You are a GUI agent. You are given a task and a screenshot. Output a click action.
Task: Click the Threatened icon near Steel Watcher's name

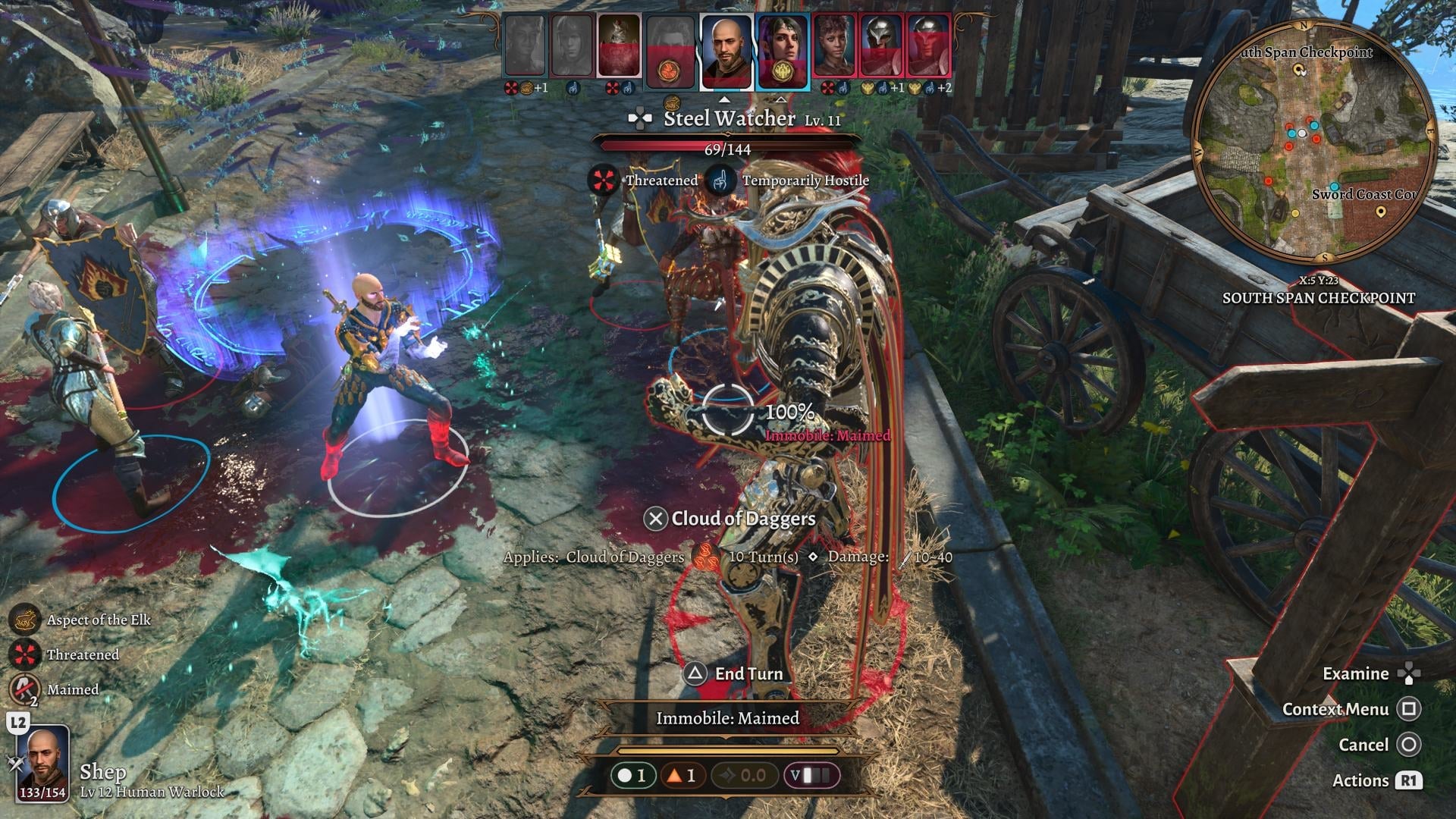(603, 181)
